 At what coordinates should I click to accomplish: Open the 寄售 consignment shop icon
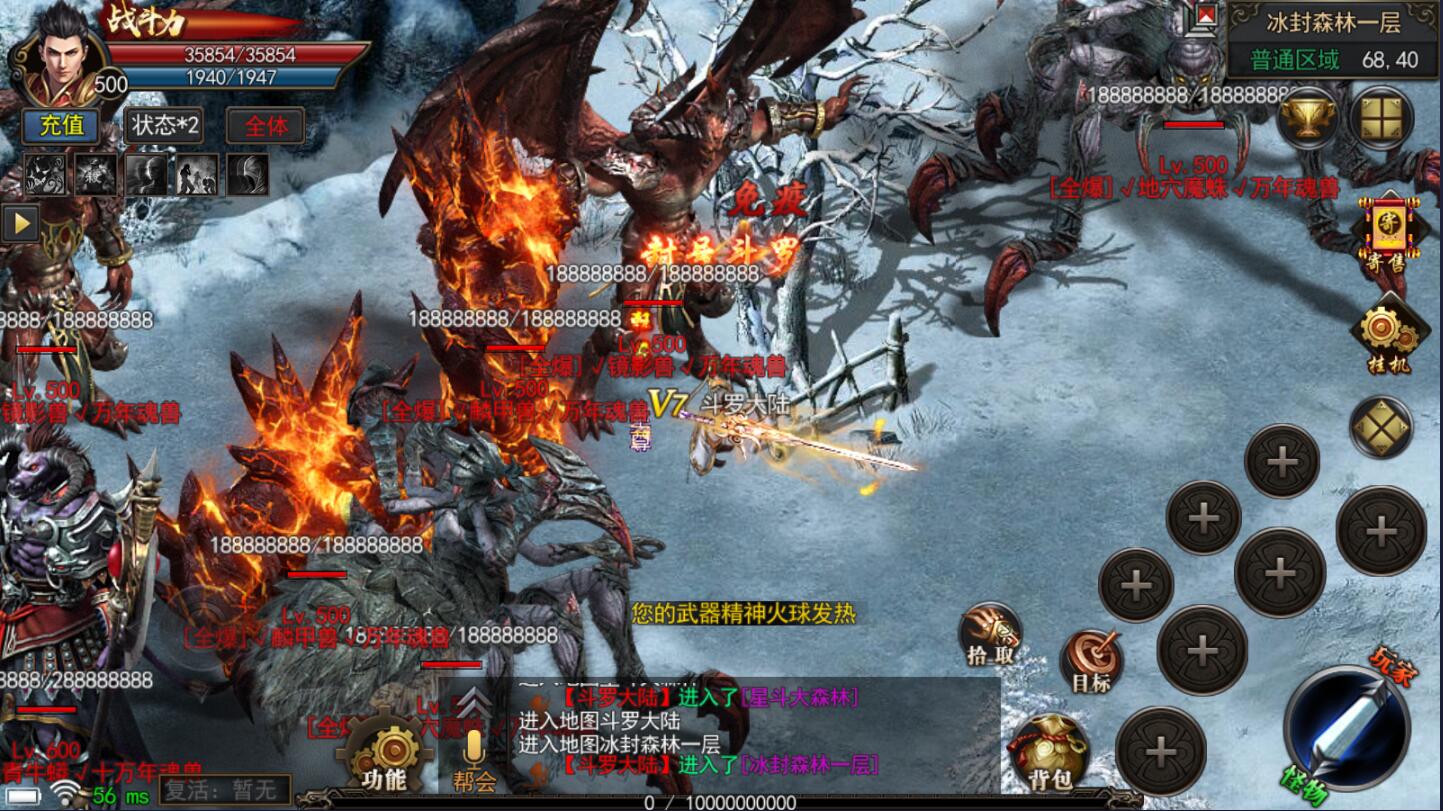click(1386, 236)
